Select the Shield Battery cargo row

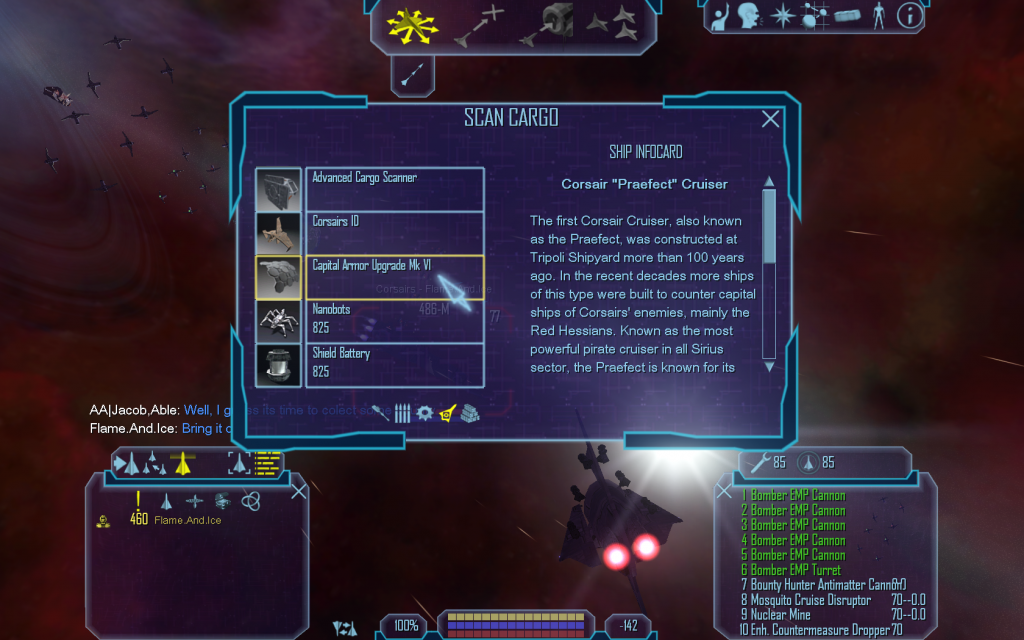(x=394, y=365)
